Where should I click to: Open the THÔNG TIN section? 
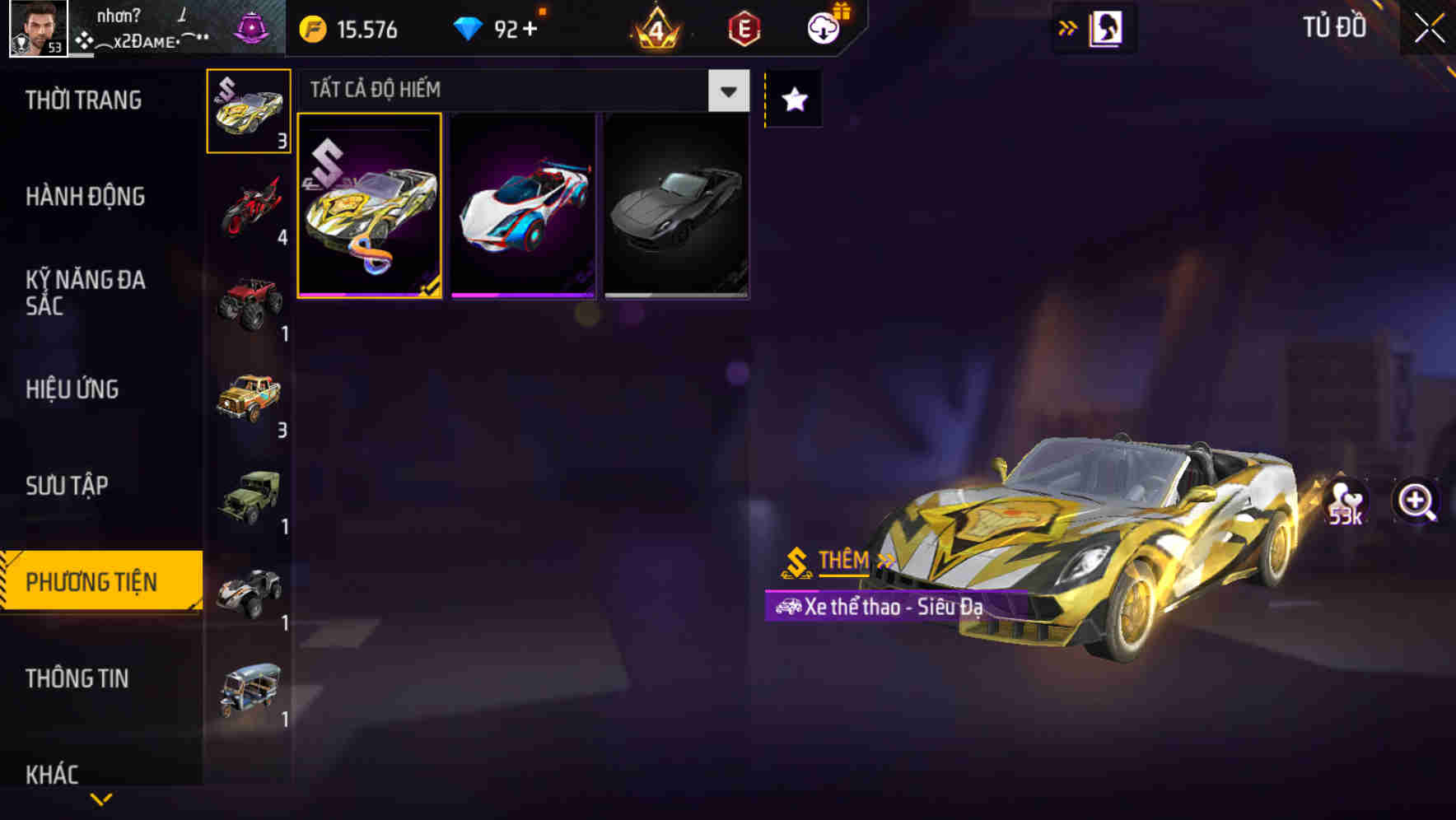(x=77, y=678)
